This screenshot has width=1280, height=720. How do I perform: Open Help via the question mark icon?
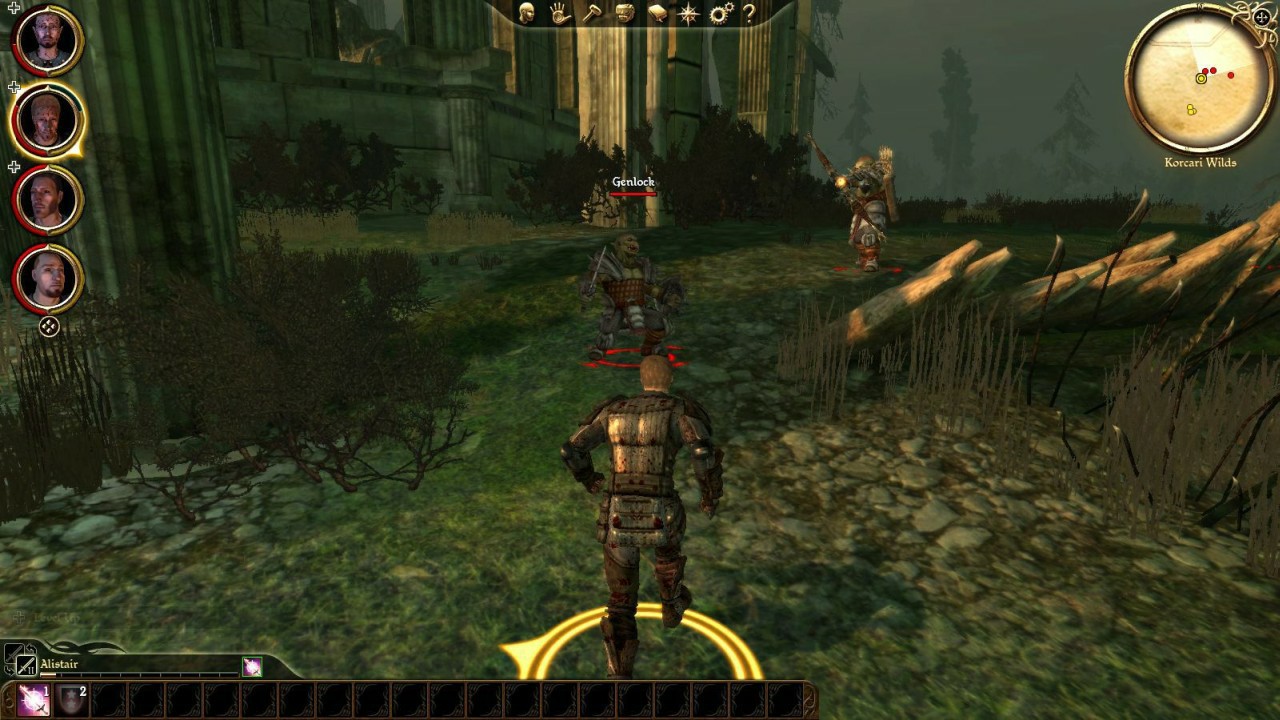750,13
